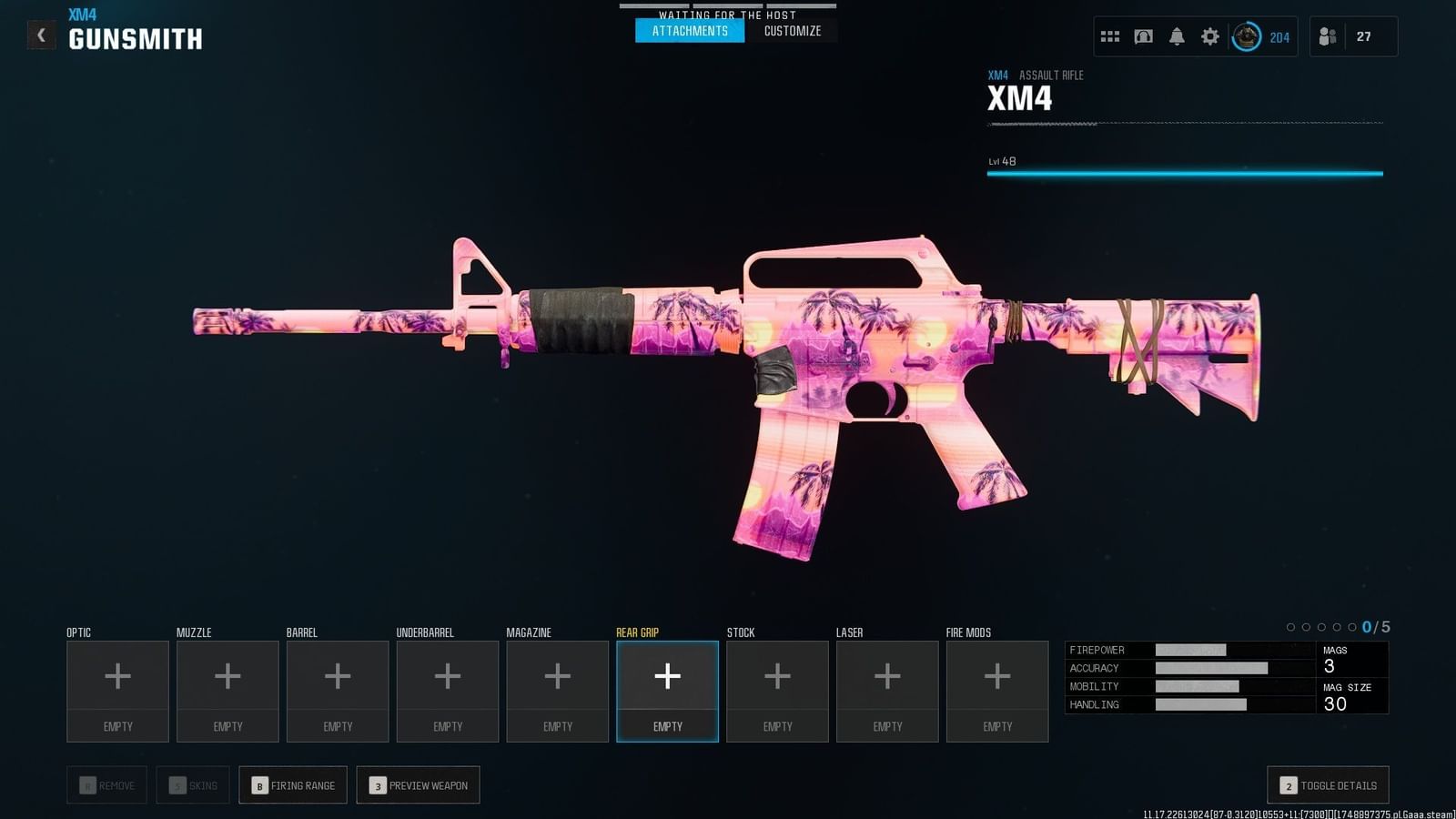Click the XM4 level progress bar
The height and width of the screenshot is (819, 1456).
pos(1183,172)
